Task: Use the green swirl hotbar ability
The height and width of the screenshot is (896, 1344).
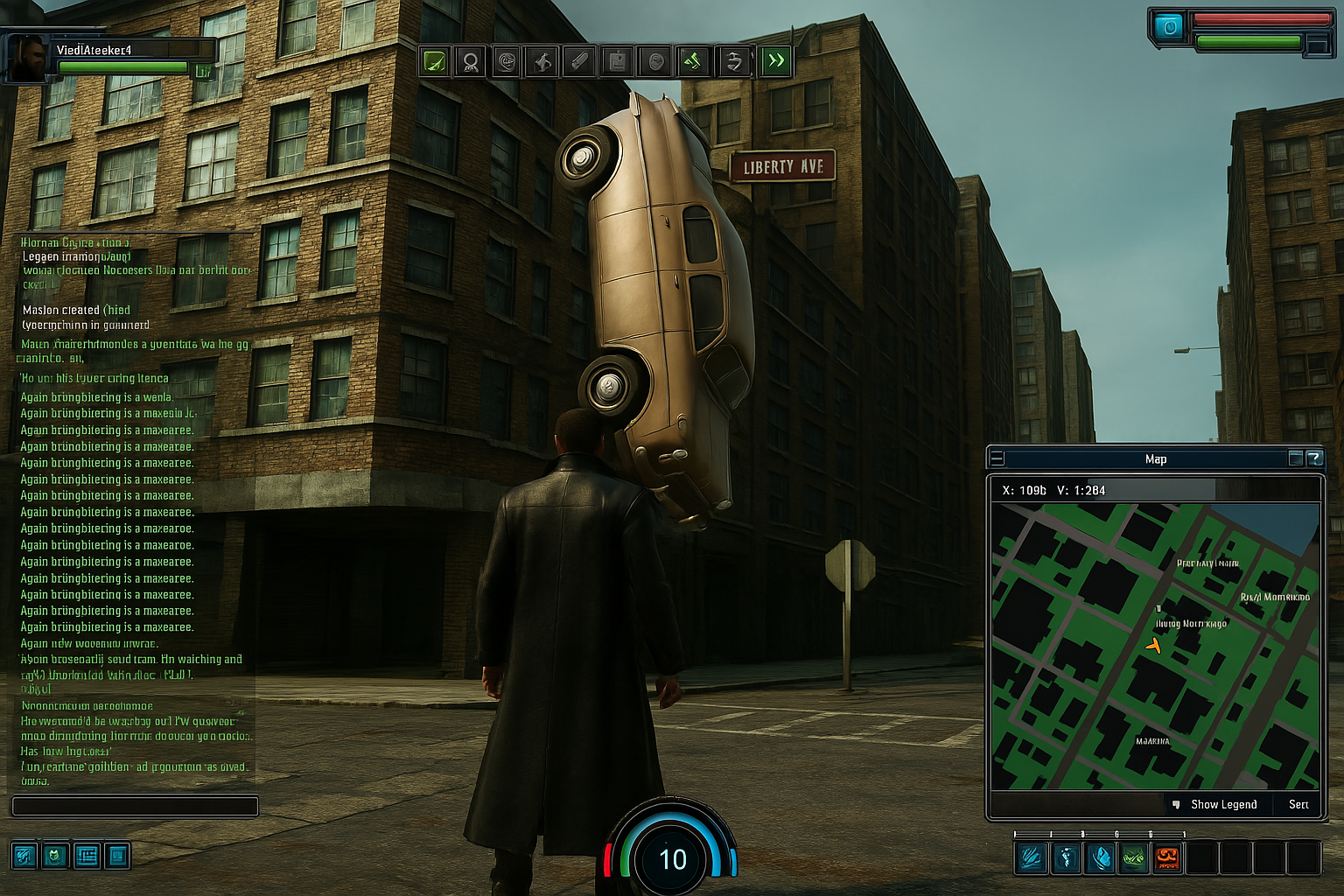Action: point(1133,857)
